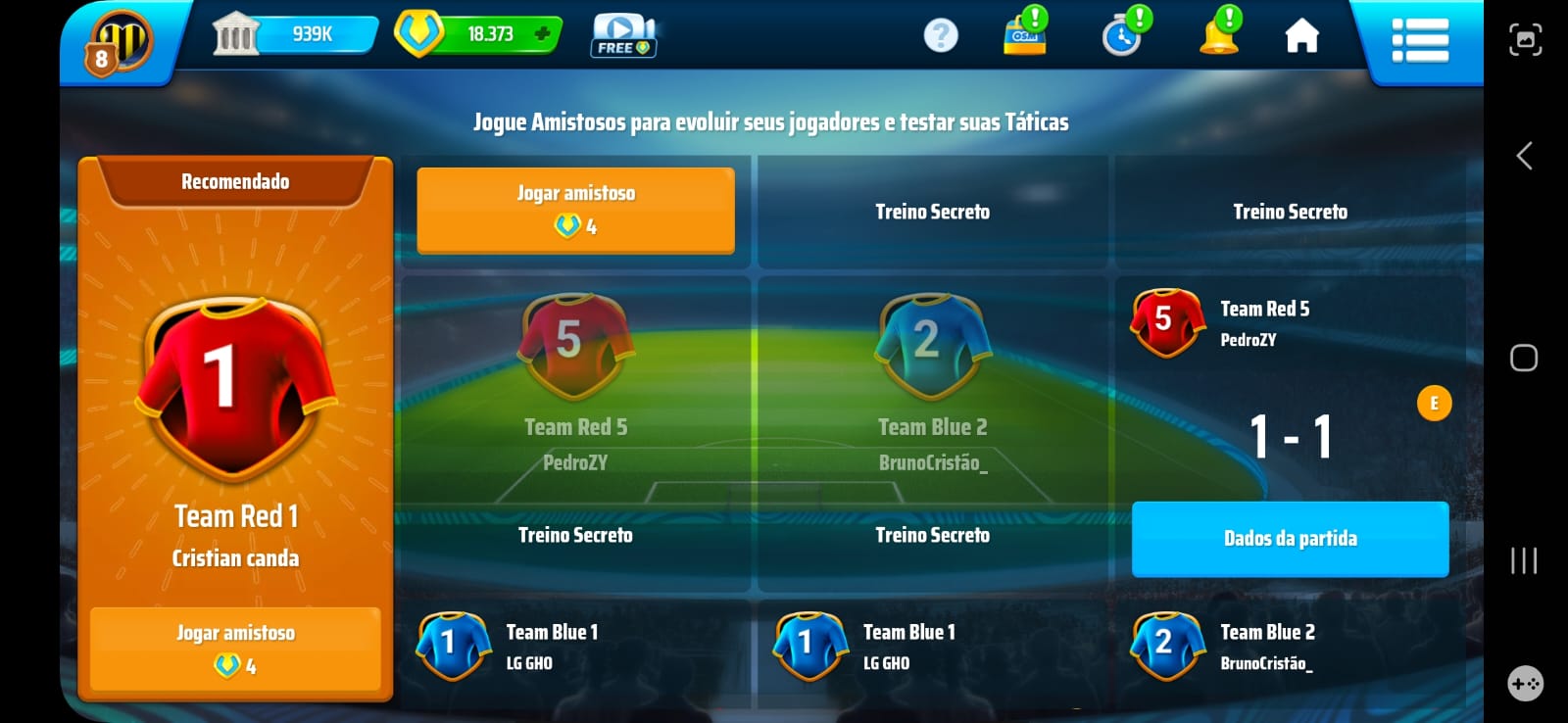Open the manager profile badge
1568x723 pixels.
120,43
